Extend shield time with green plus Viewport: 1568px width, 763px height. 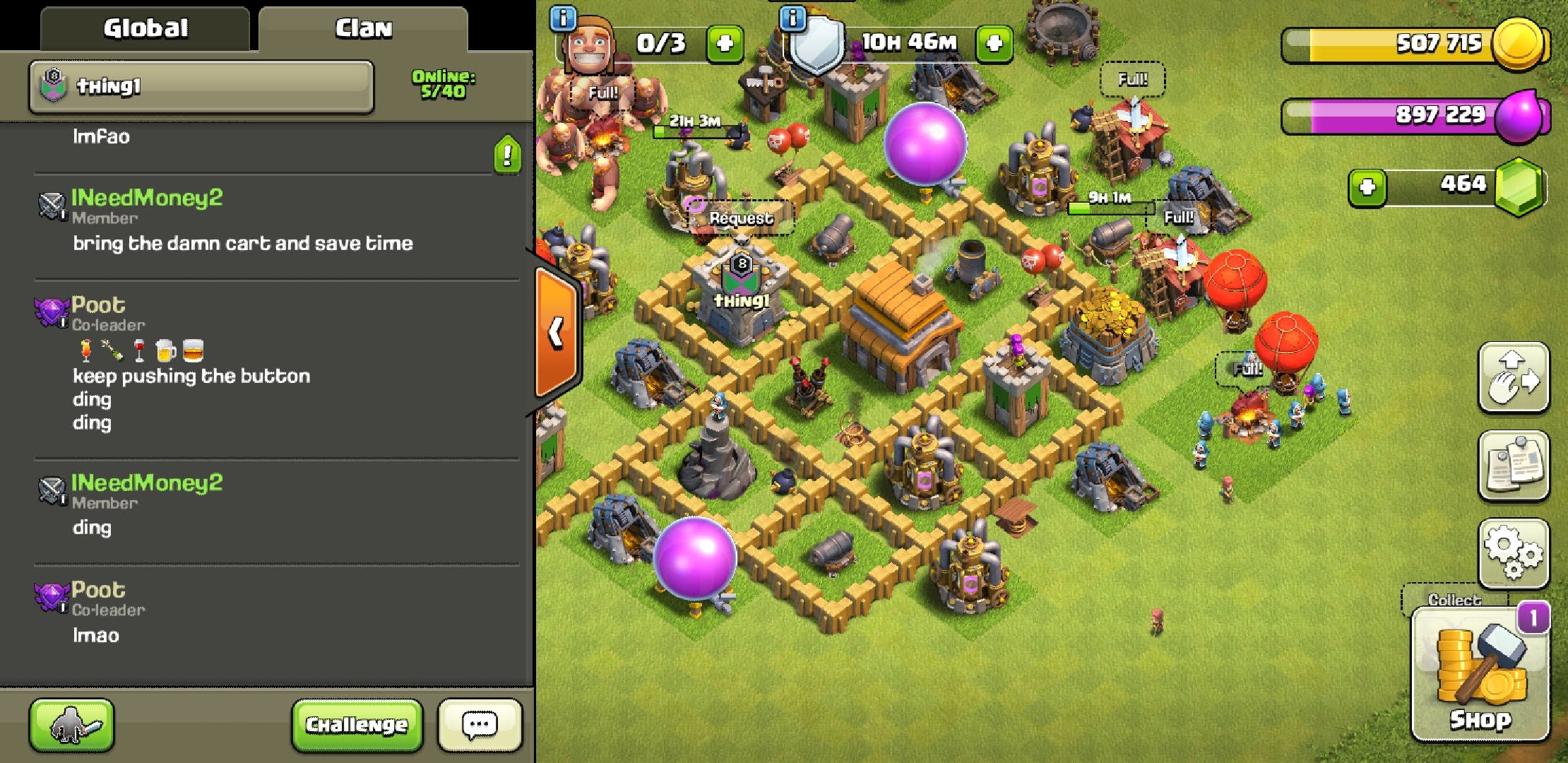click(x=994, y=44)
